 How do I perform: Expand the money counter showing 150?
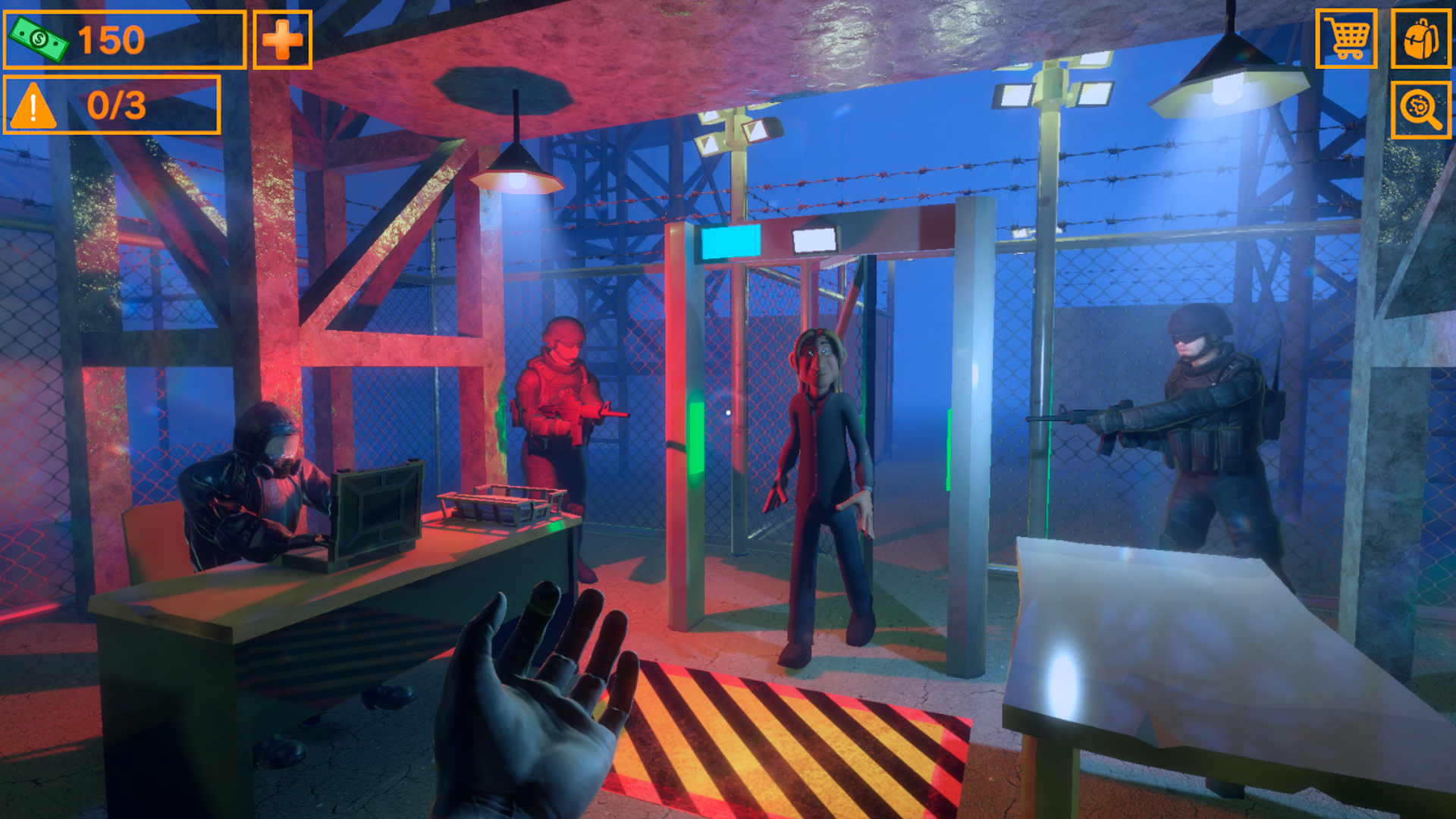[x=112, y=39]
